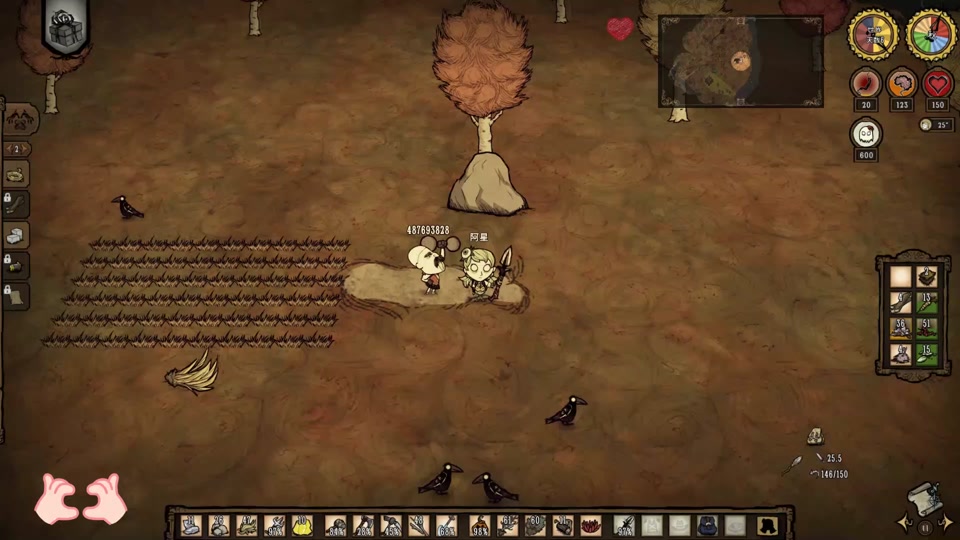
Task: Rotate camera with the left arrow
Action: coord(905,522)
